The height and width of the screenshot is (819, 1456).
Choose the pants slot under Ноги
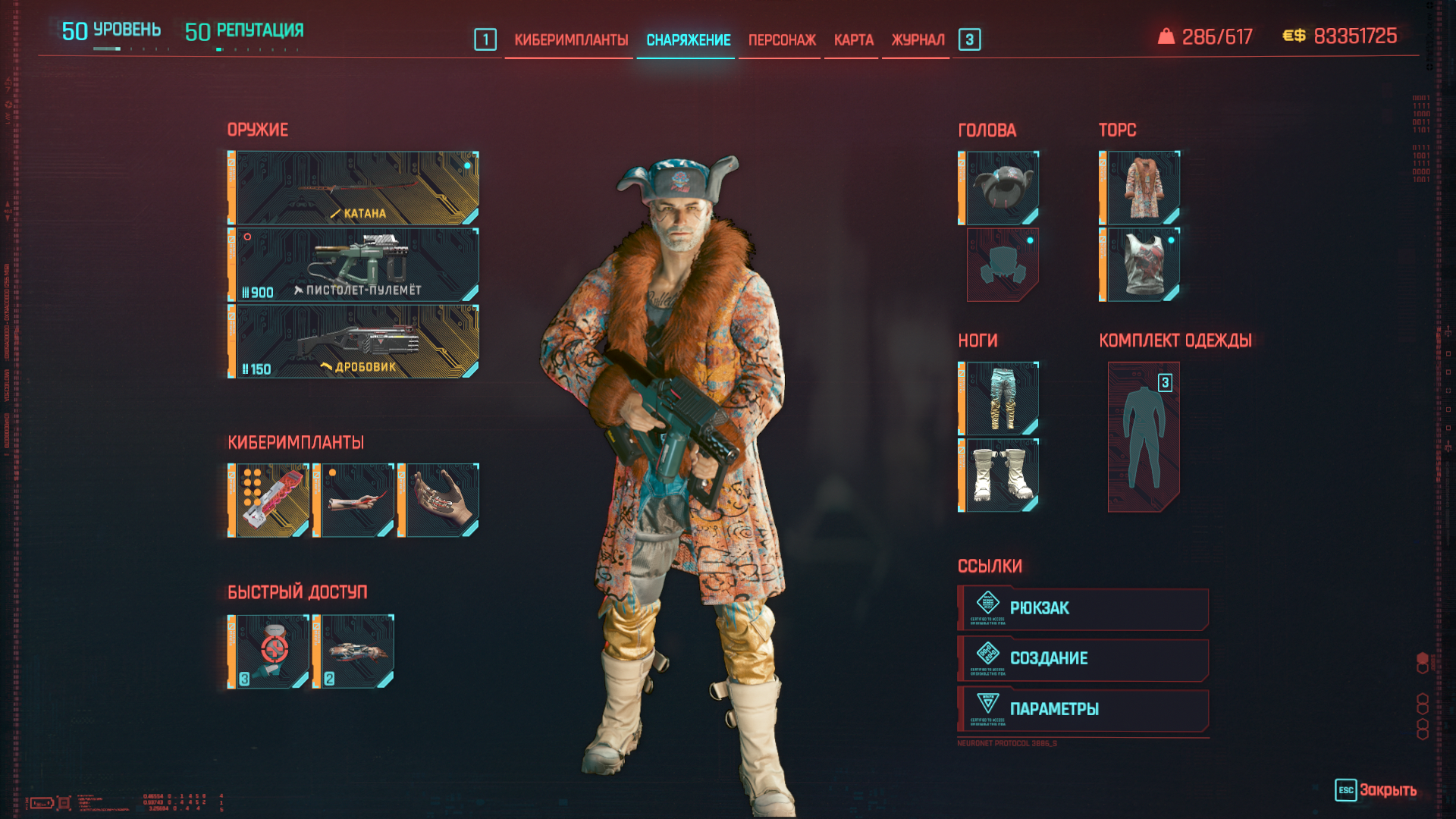(999, 399)
